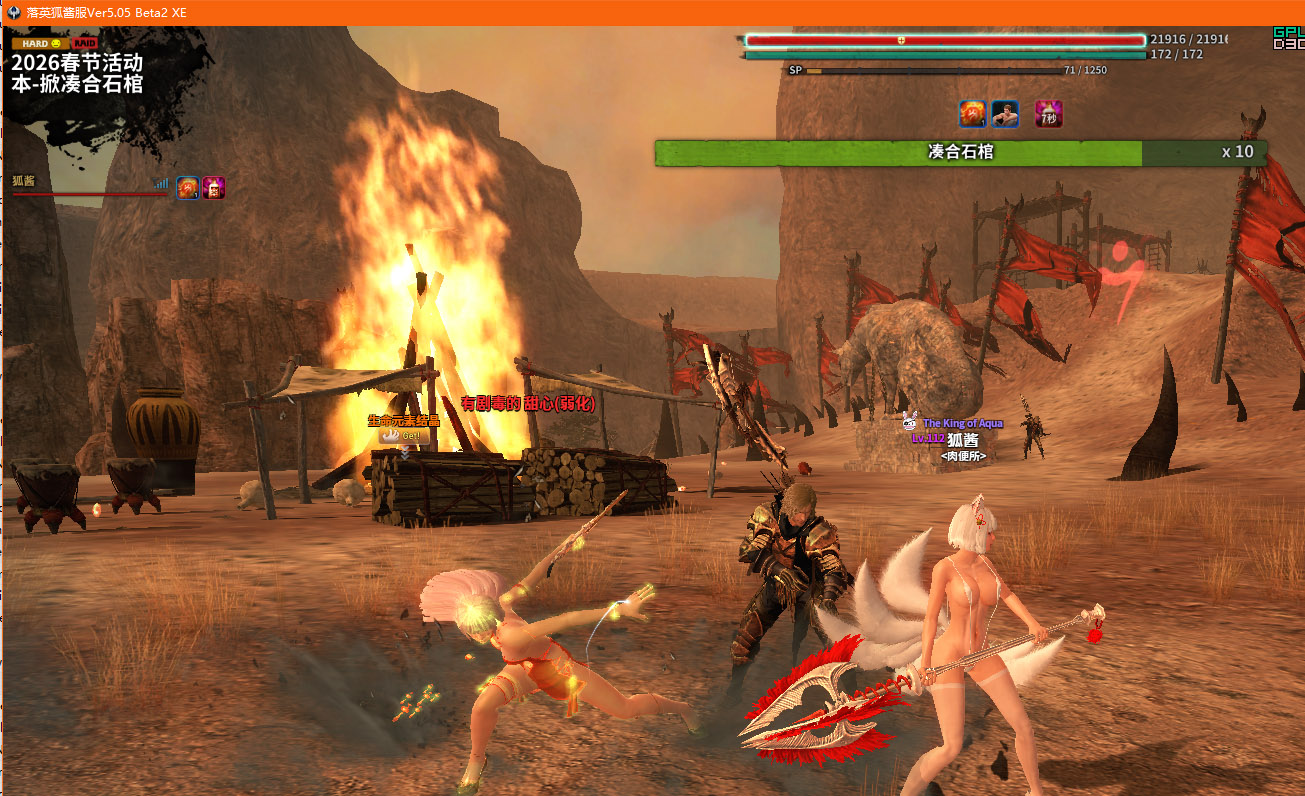Inspect the pink potion buff showing 7秒
The width and height of the screenshot is (1305, 796).
tap(1048, 114)
